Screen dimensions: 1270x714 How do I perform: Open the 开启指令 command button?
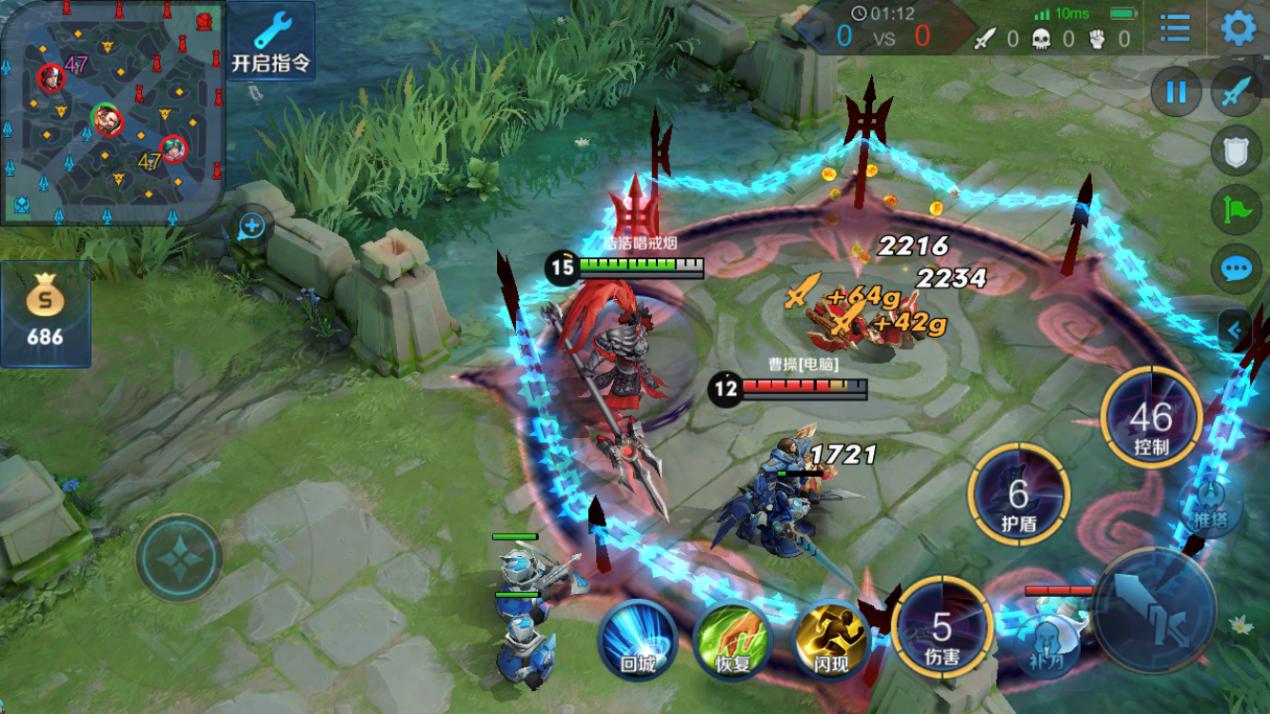(x=271, y=40)
